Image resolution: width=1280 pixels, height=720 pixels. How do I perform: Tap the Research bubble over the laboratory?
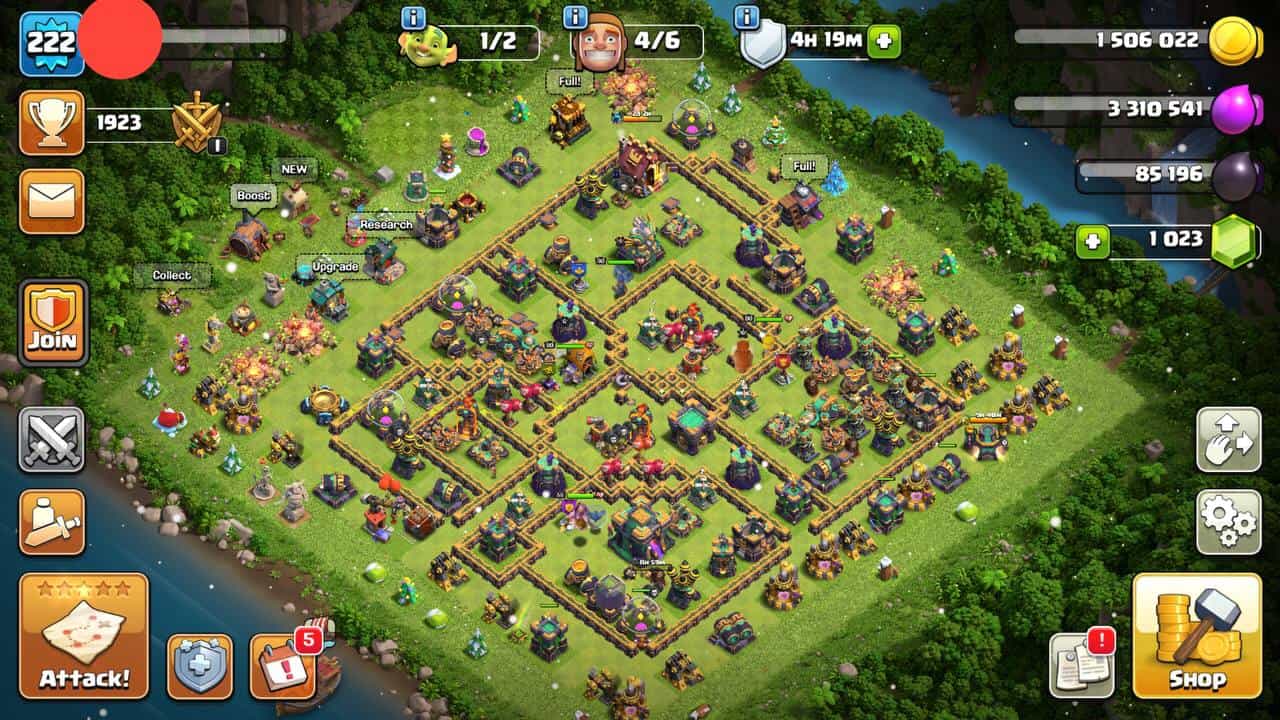point(386,225)
